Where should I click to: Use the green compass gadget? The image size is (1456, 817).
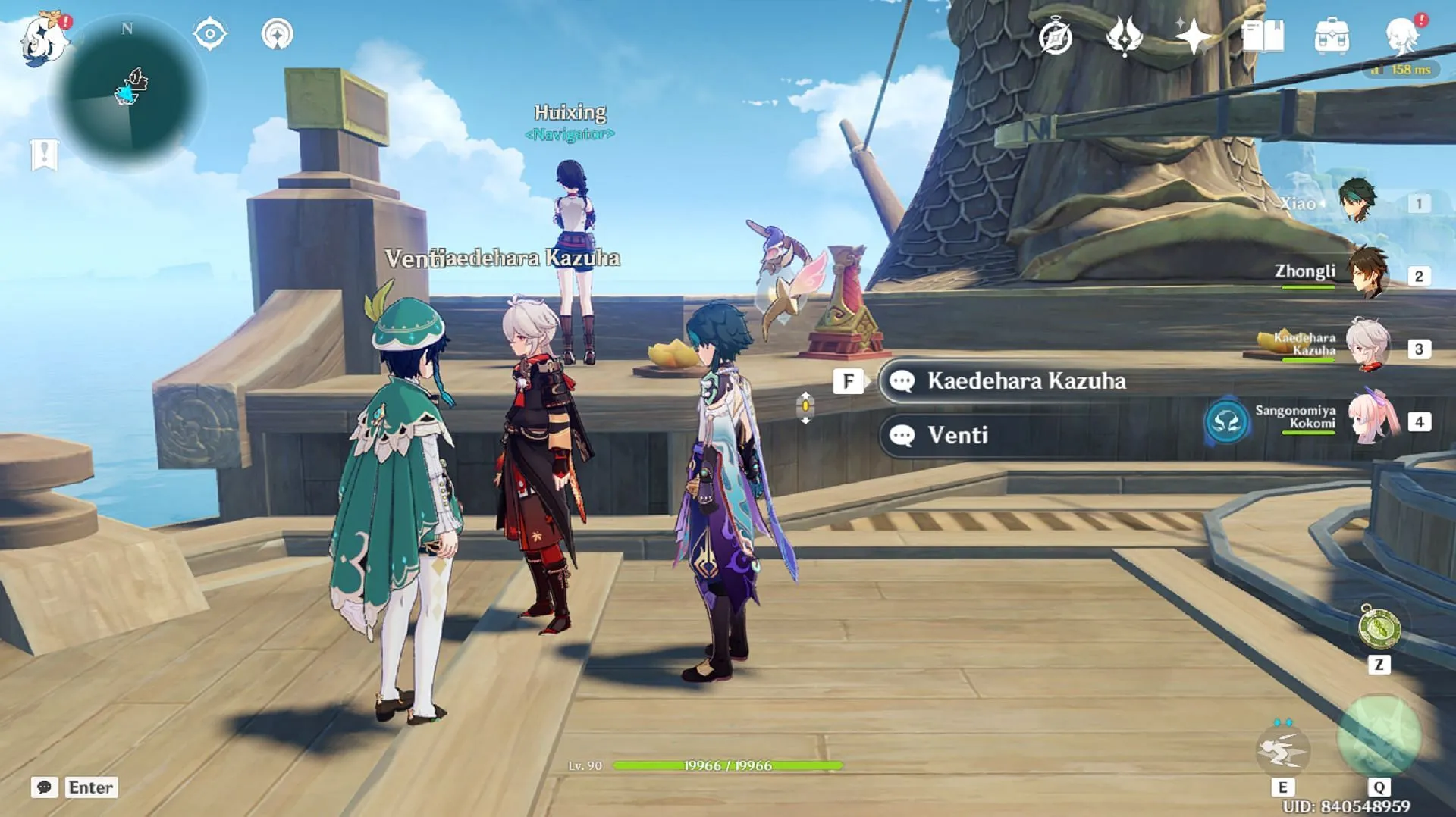(1379, 628)
